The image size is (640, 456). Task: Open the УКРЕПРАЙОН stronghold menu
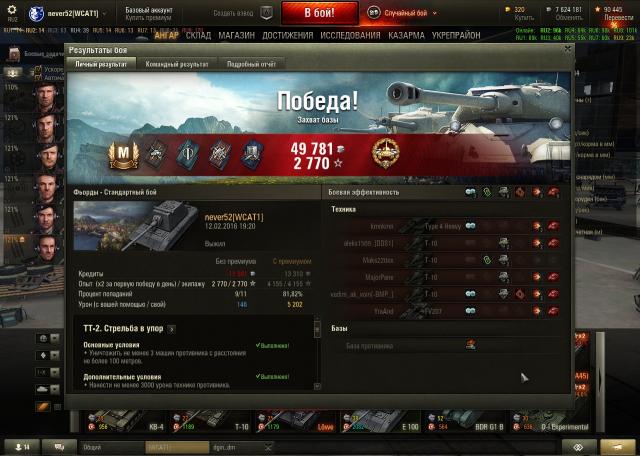(456, 34)
